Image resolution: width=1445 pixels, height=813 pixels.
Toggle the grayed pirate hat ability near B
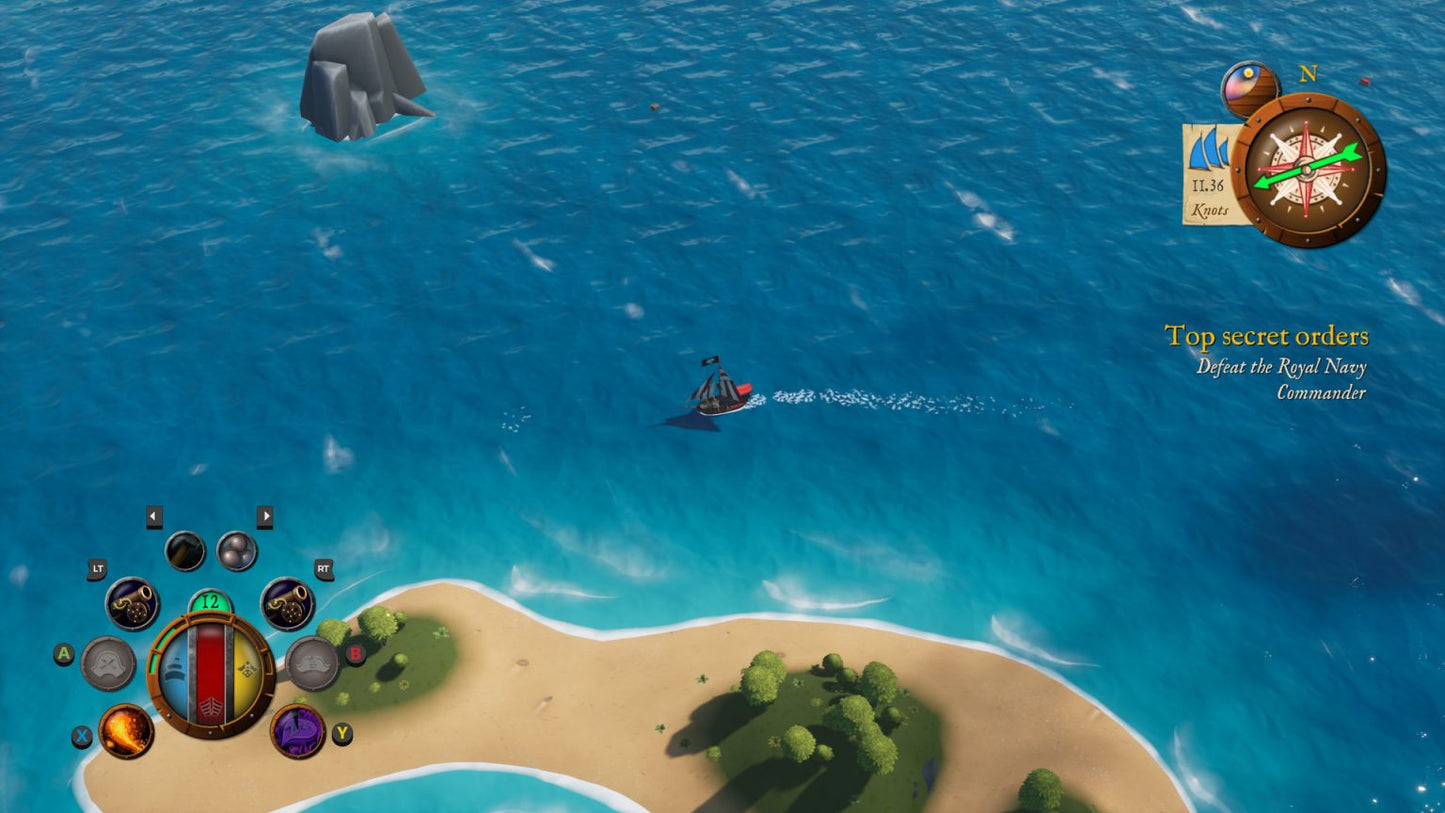pyautogui.click(x=313, y=662)
